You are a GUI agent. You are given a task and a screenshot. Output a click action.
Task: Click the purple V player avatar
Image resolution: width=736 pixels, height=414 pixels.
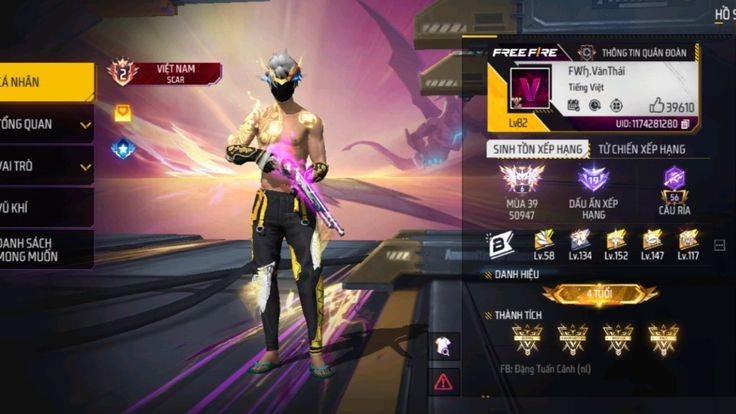coord(530,88)
